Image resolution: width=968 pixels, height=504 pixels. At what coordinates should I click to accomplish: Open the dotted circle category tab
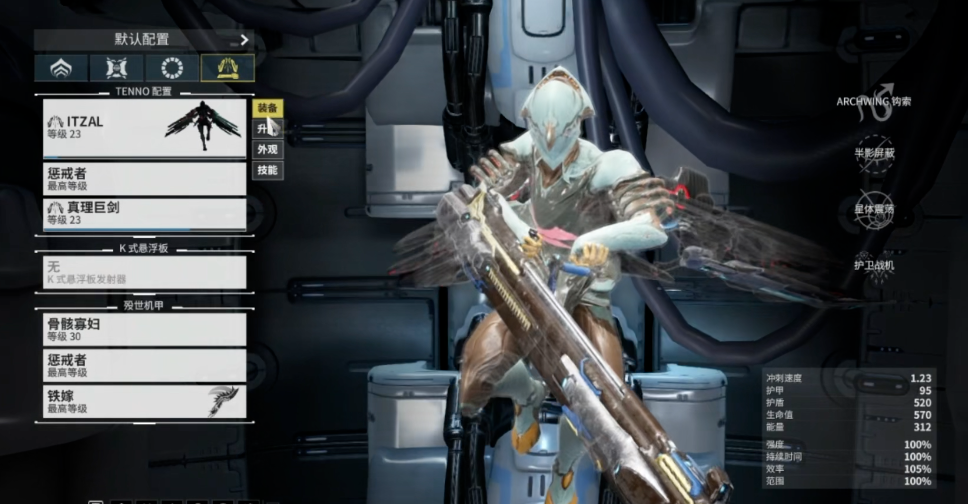tap(172, 68)
